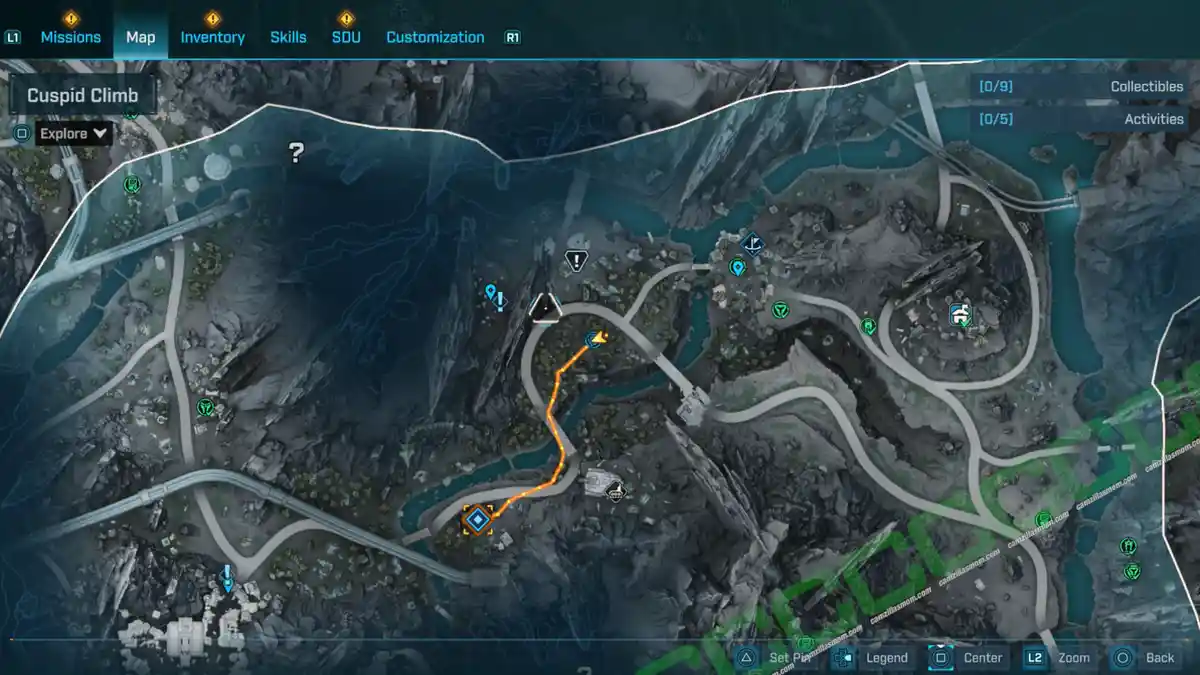1200x675 pixels.
Task: Select the black shield exclamation marker
Action: pos(576,261)
